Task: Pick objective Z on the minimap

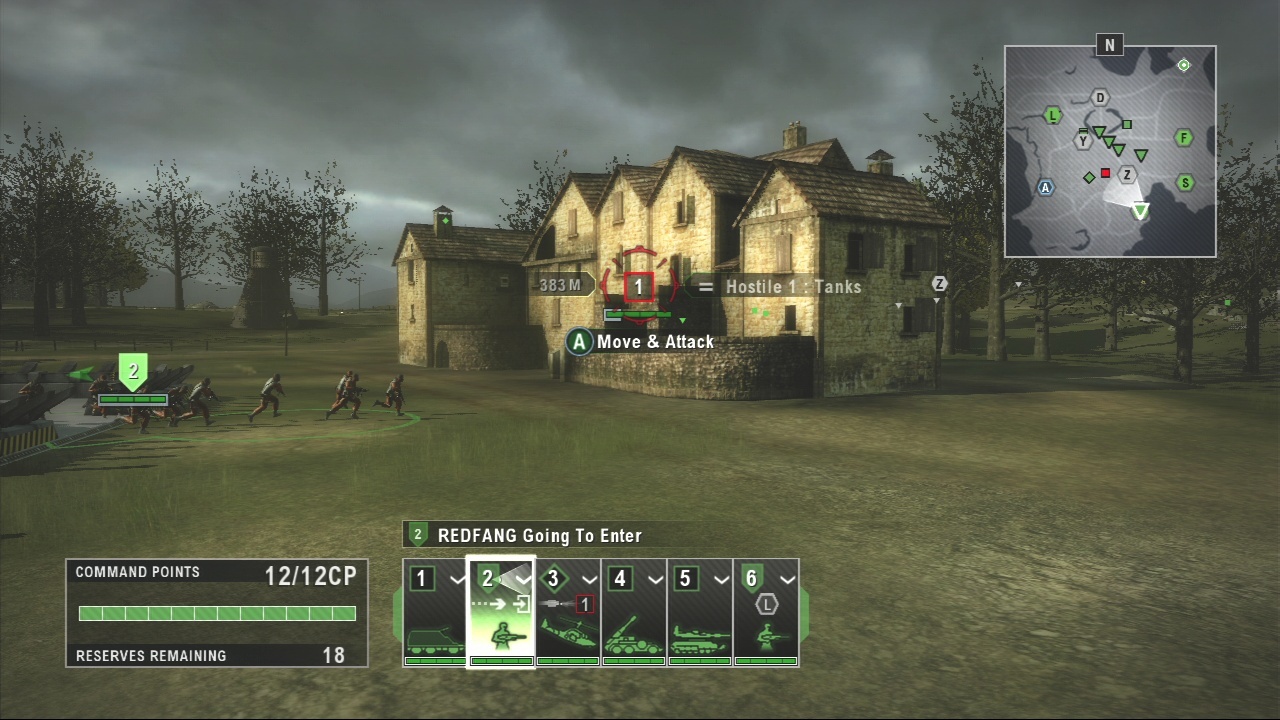Action: coord(1127,175)
